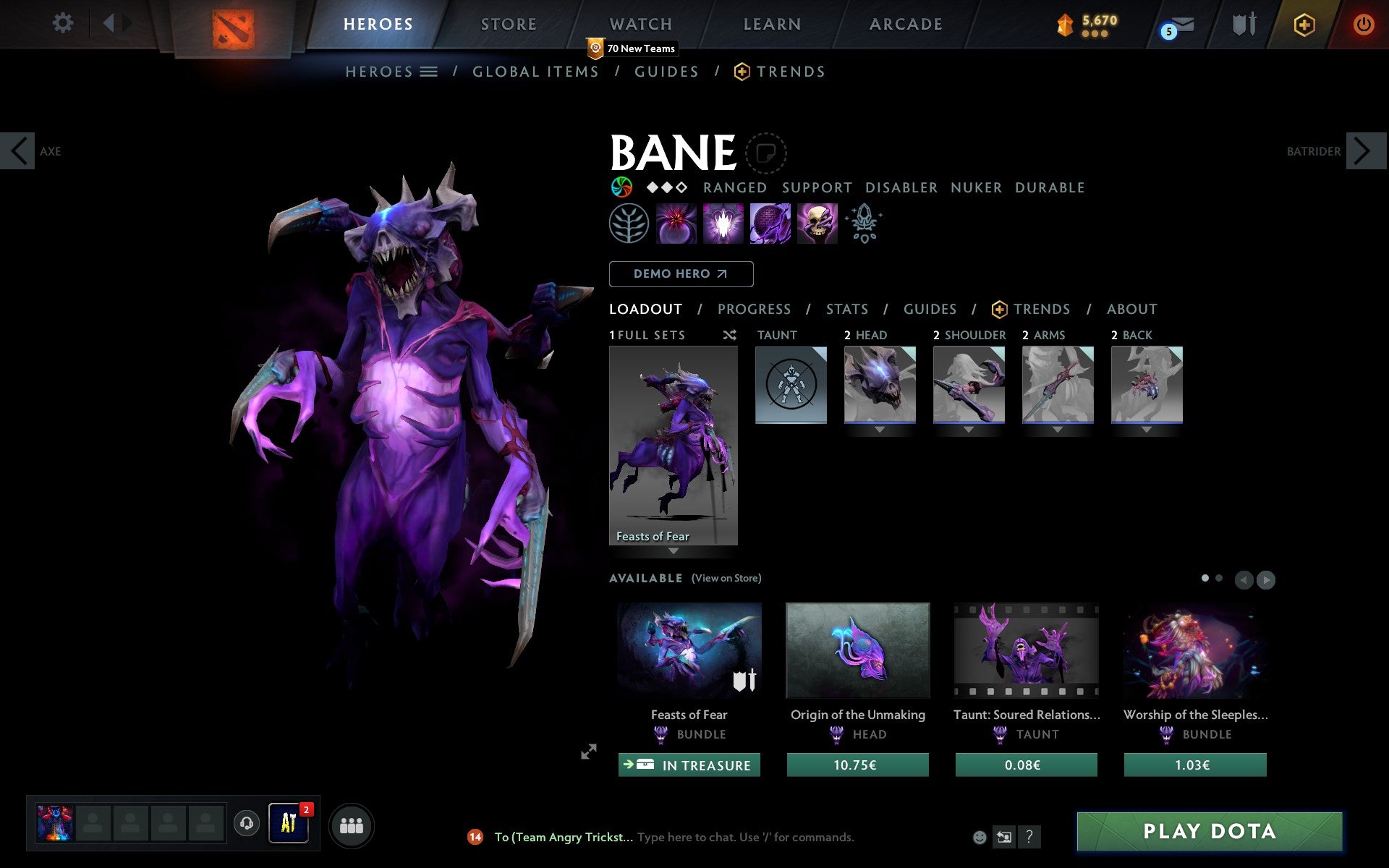Open the ARCADE menu item
The image size is (1389, 868).
pyautogui.click(x=905, y=23)
